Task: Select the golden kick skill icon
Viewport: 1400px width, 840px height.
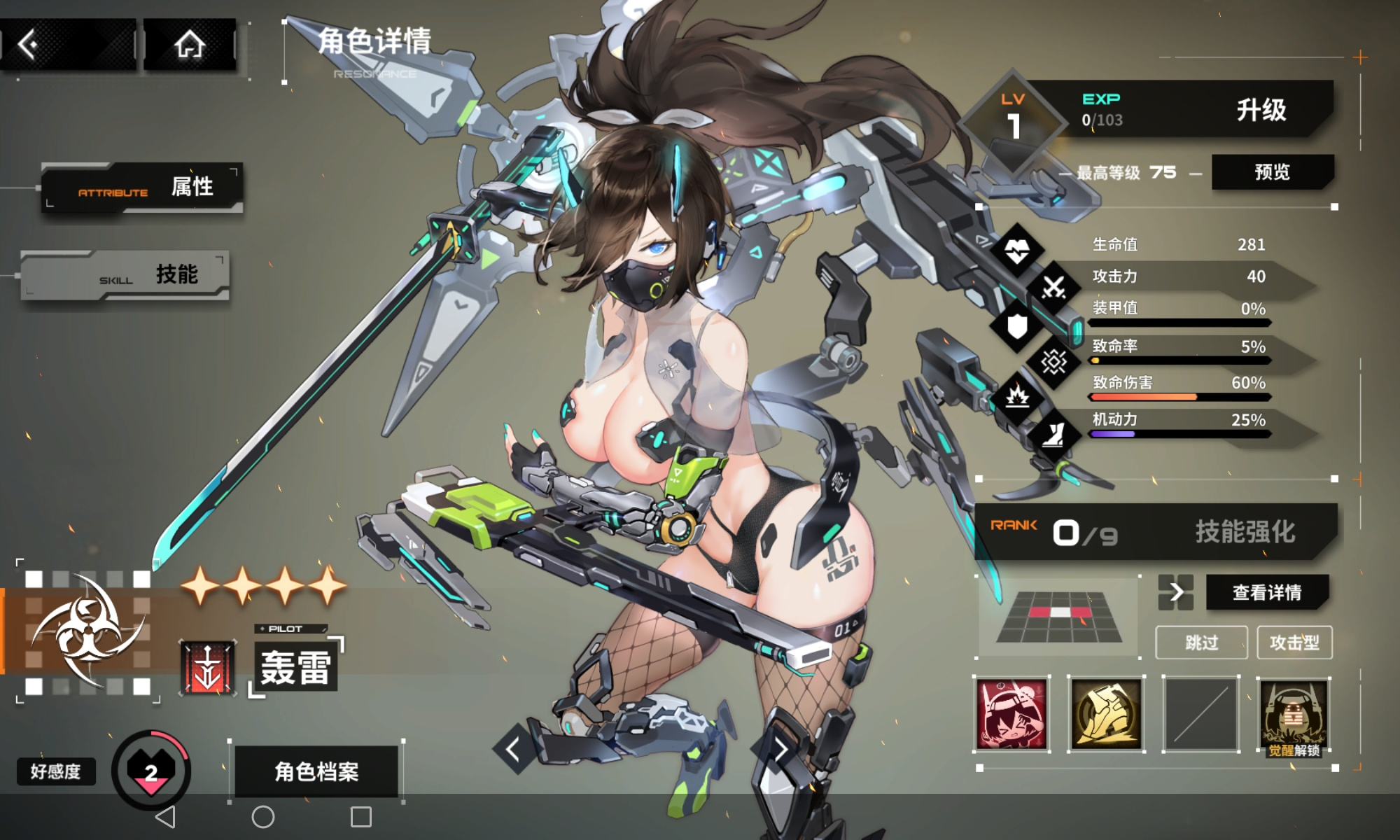Action: [1105, 715]
